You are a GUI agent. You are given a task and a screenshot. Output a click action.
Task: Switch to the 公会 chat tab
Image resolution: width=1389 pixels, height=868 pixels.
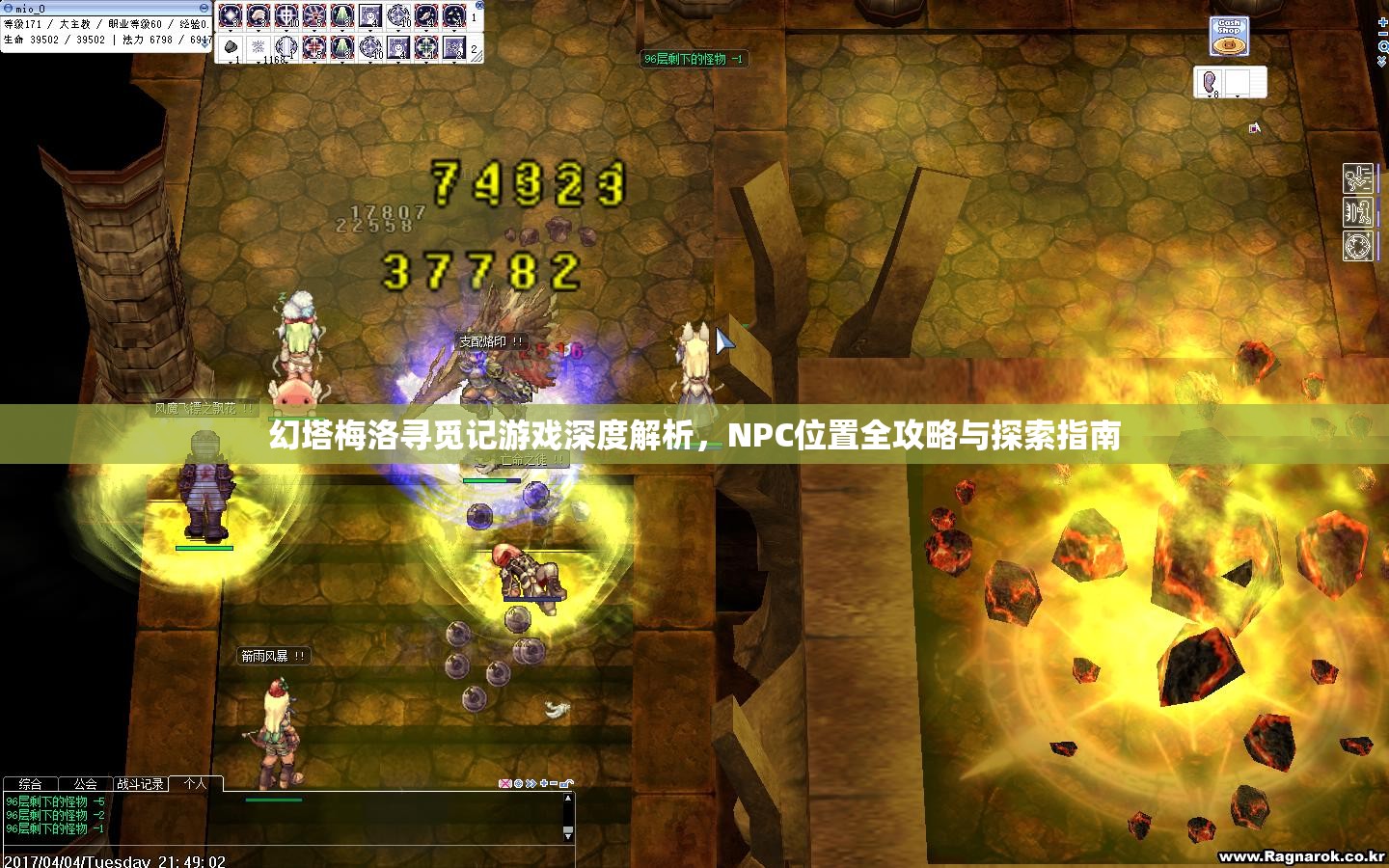pos(84,782)
